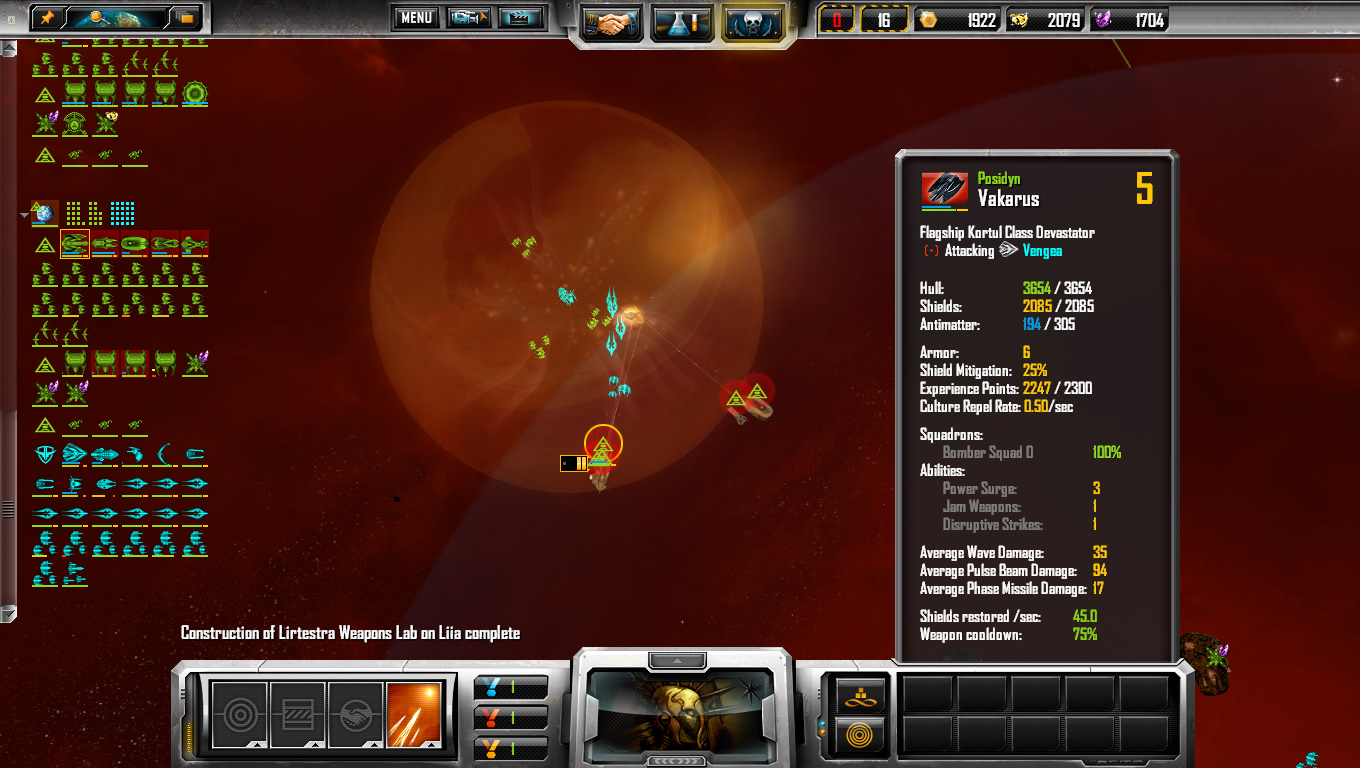Open the skull pirate bounty screen
The image size is (1360, 768).
[x=754, y=22]
